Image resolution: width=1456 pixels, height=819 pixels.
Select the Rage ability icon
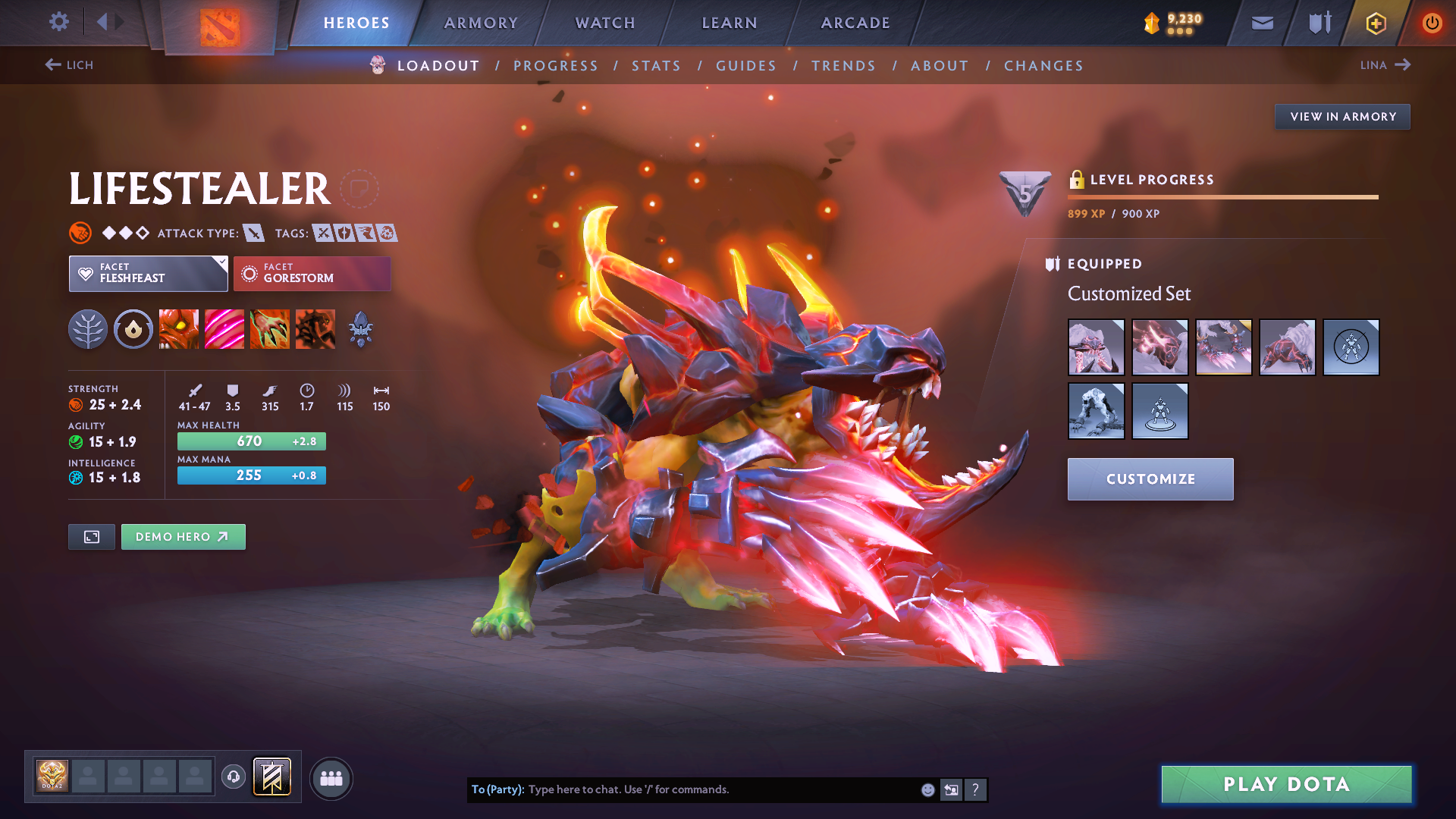[x=179, y=329]
